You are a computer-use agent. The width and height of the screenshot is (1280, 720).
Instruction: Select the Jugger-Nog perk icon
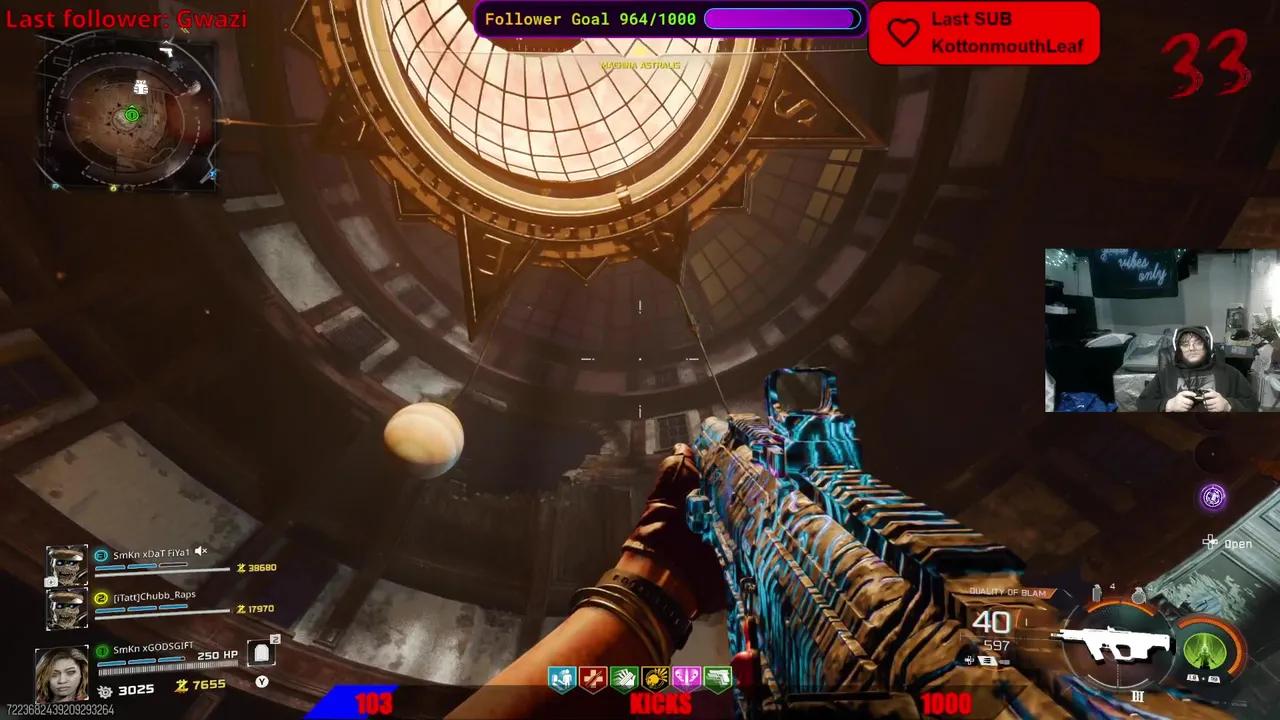coord(561,678)
